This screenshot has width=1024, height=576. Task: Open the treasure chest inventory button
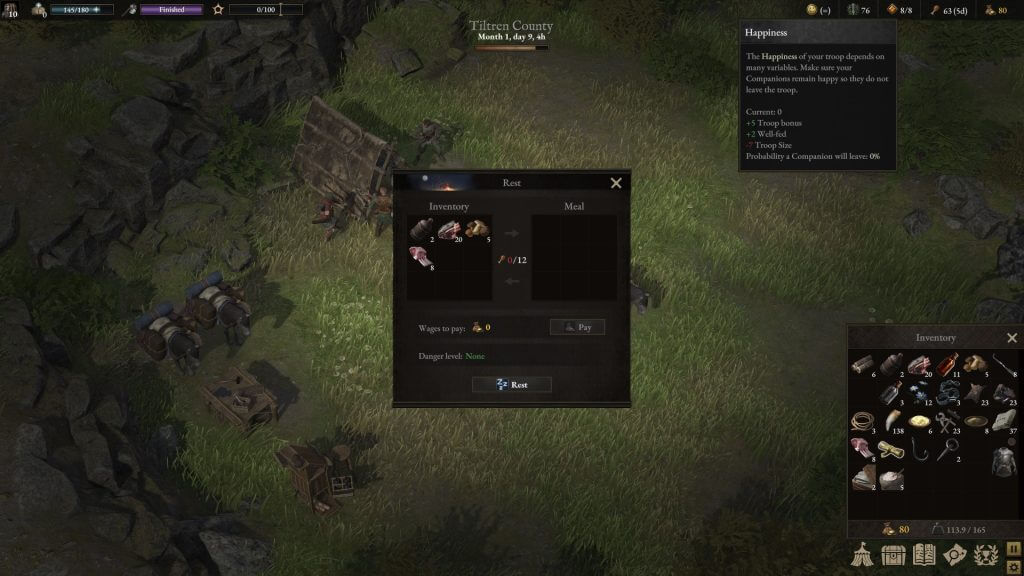pos(893,555)
